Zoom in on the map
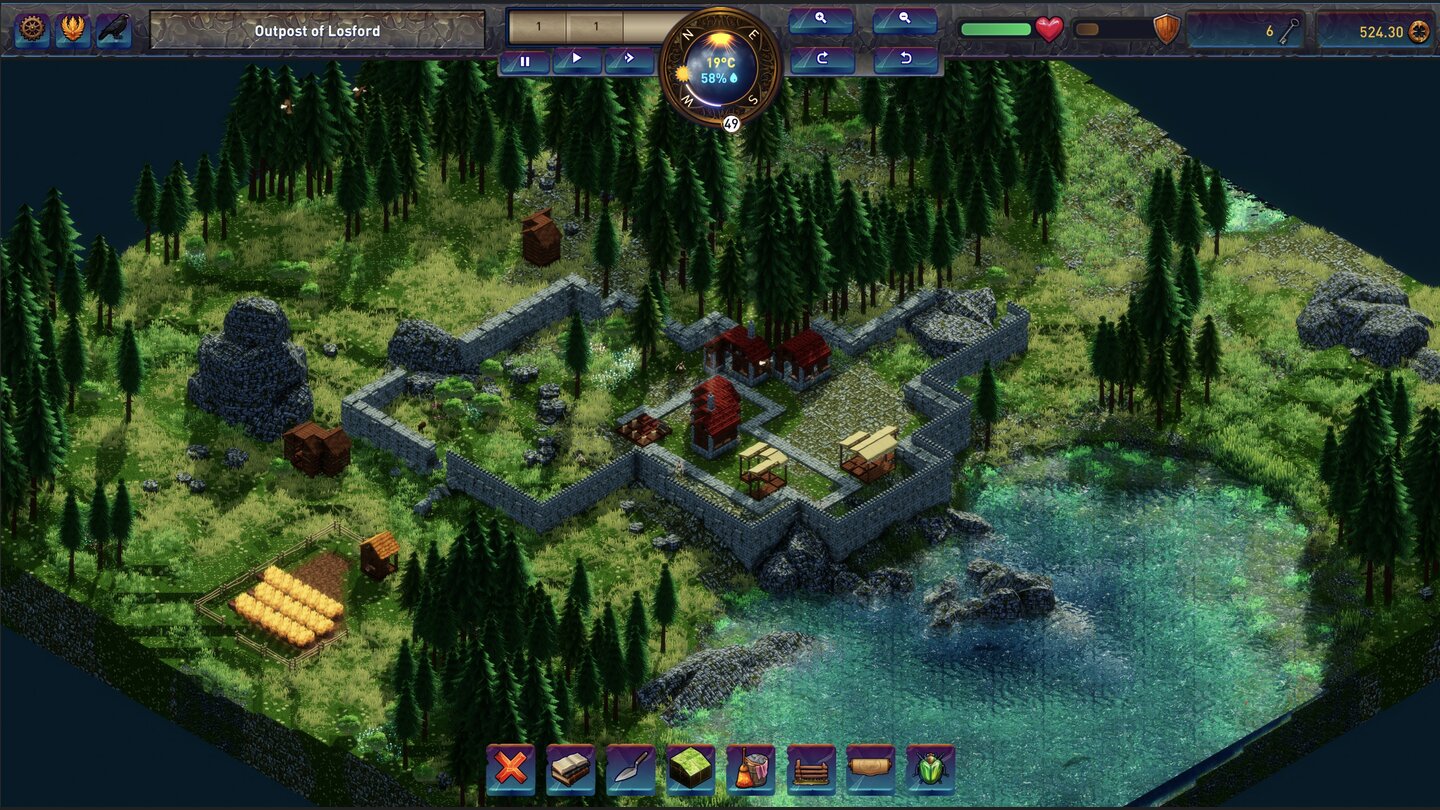 [x=820, y=20]
